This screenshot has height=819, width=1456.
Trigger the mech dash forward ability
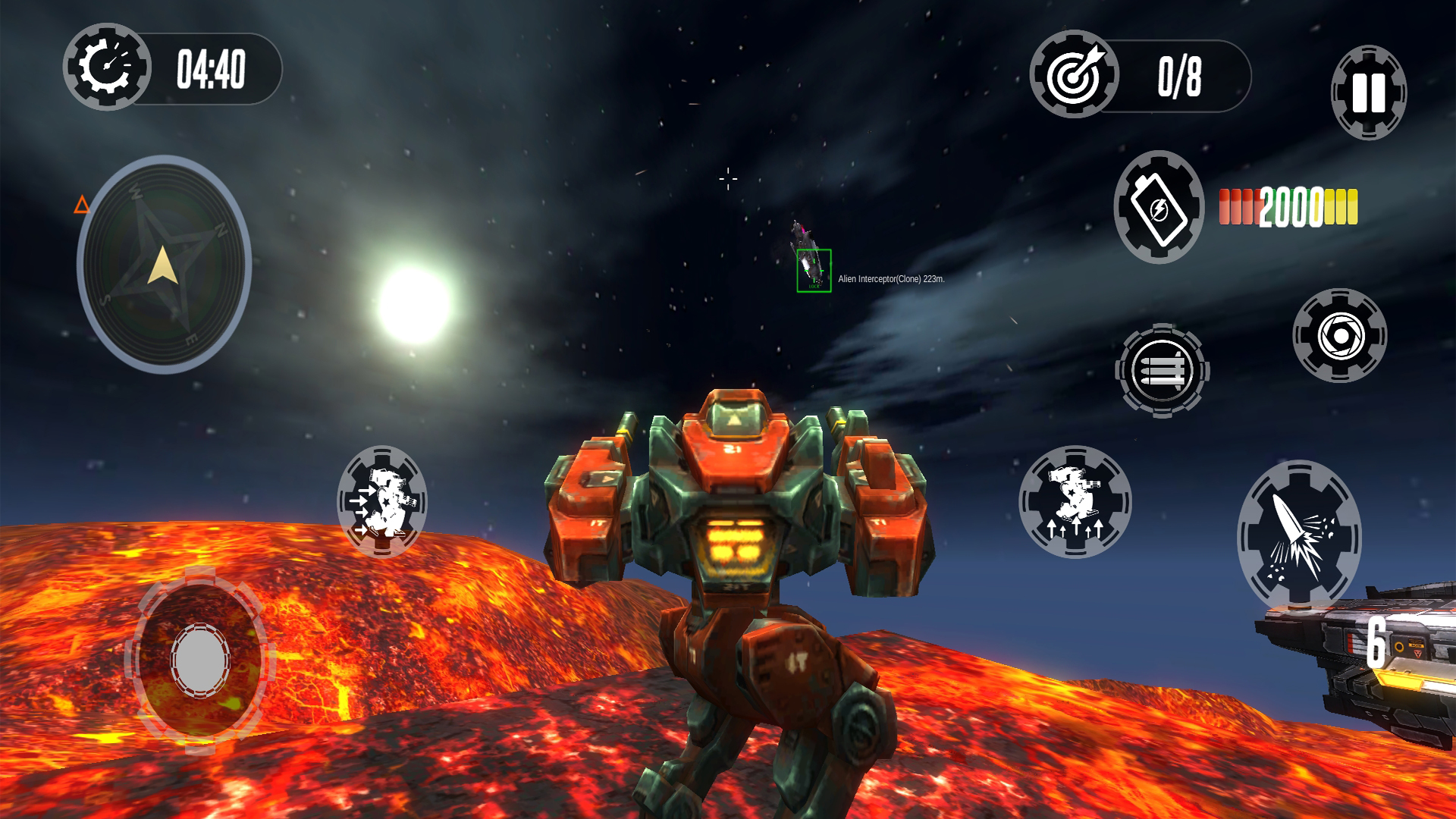click(382, 500)
